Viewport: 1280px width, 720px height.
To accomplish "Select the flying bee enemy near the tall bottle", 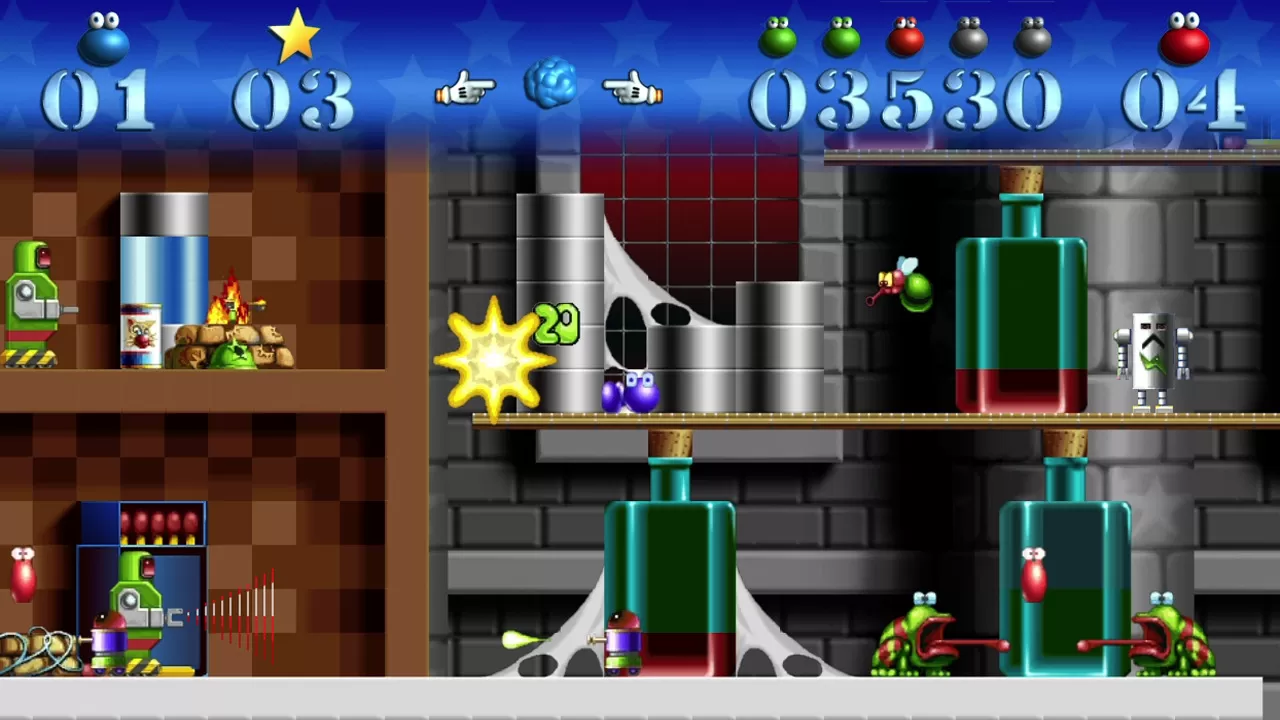I will click(x=903, y=287).
